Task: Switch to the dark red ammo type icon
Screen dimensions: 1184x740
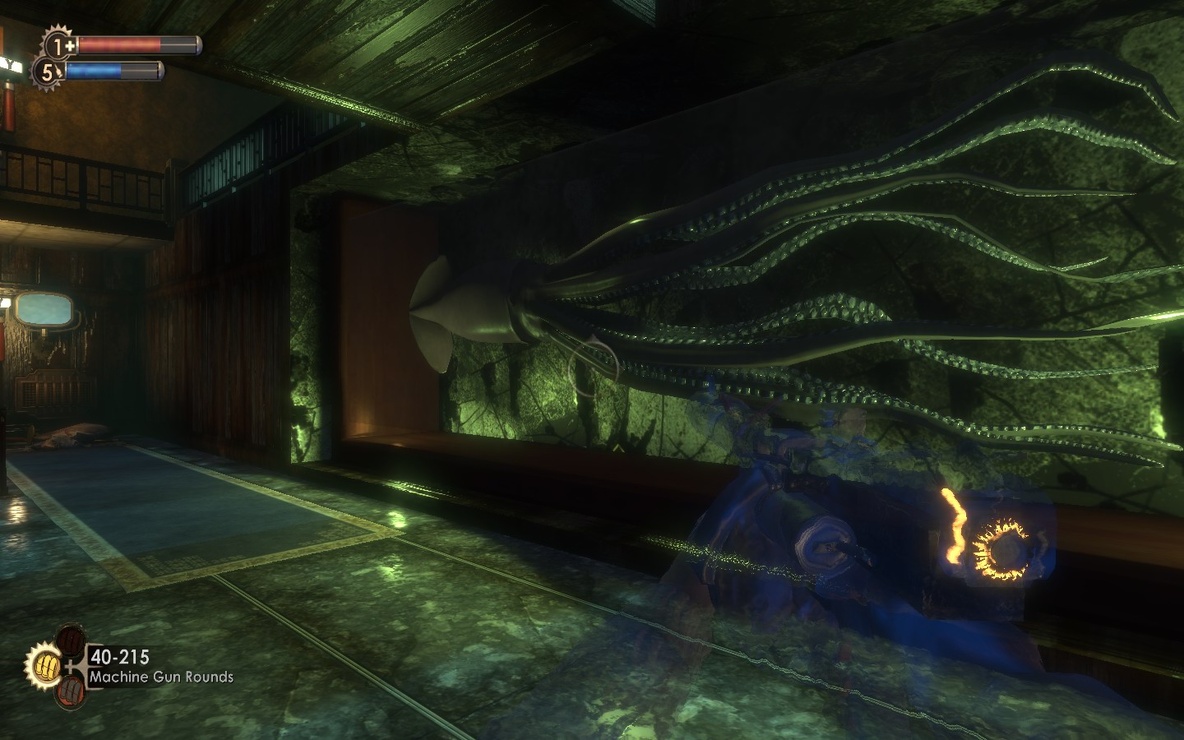Action: pyautogui.click(x=71, y=639)
